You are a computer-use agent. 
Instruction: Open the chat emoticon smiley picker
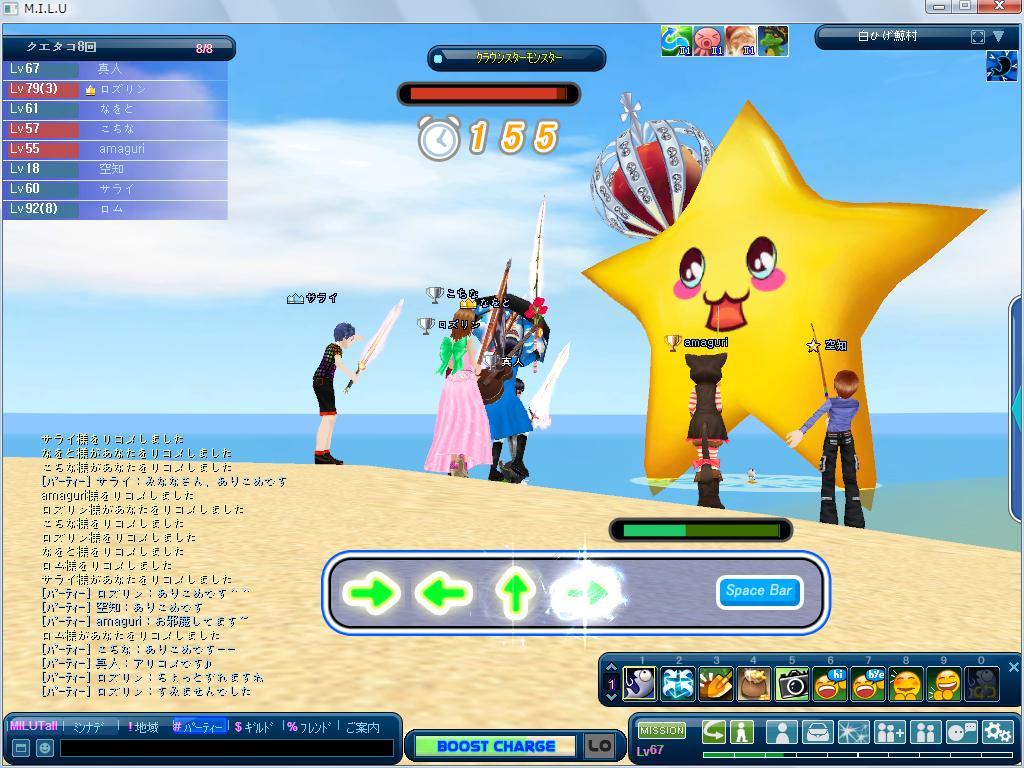tap(45, 748)
